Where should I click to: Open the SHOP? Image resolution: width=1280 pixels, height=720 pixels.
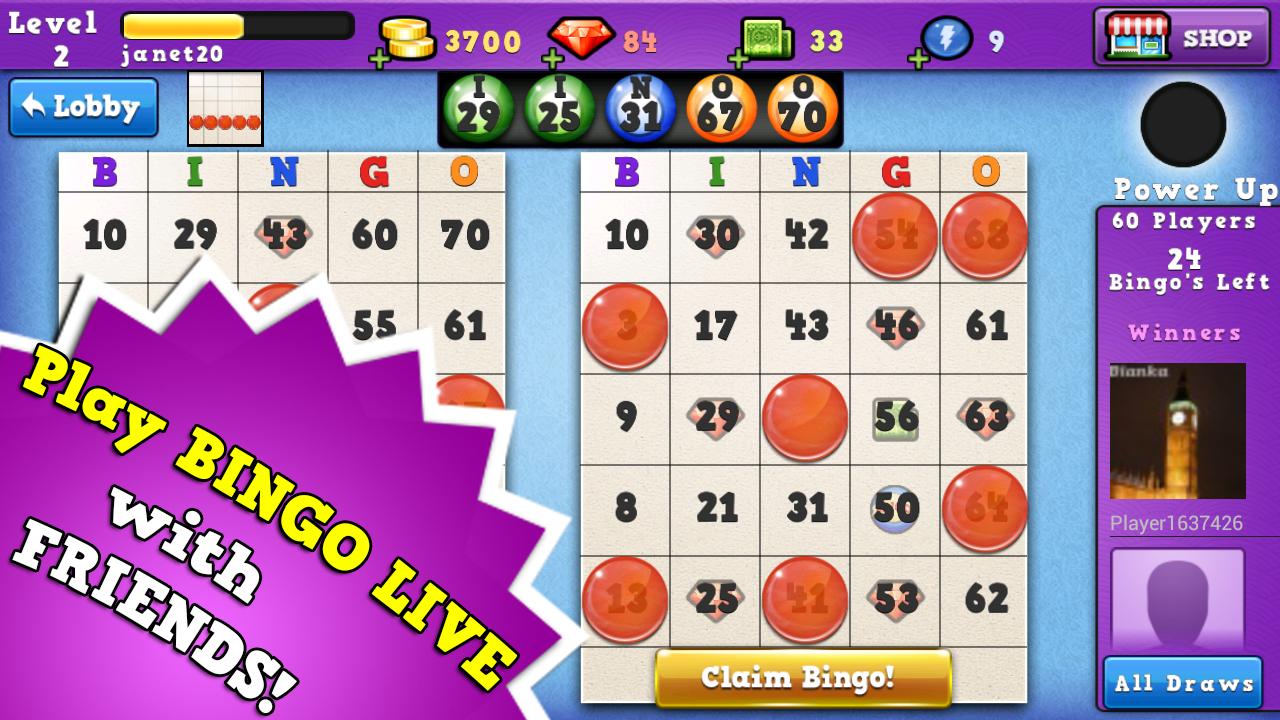[x=1181, y=36]
